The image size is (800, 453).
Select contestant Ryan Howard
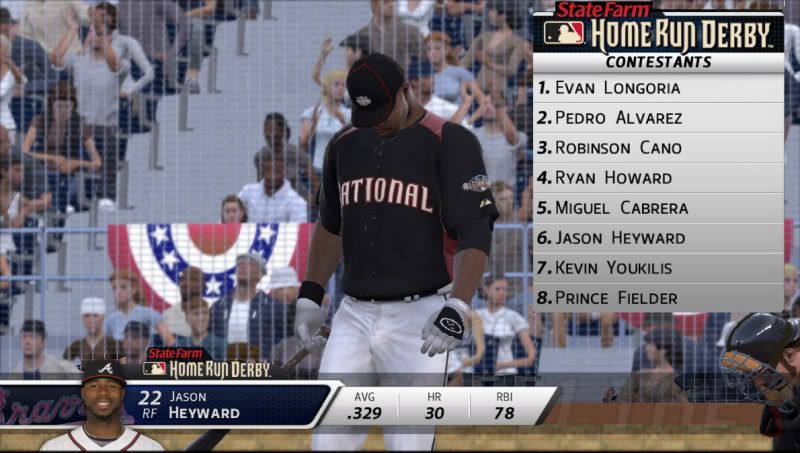[656, 178]
